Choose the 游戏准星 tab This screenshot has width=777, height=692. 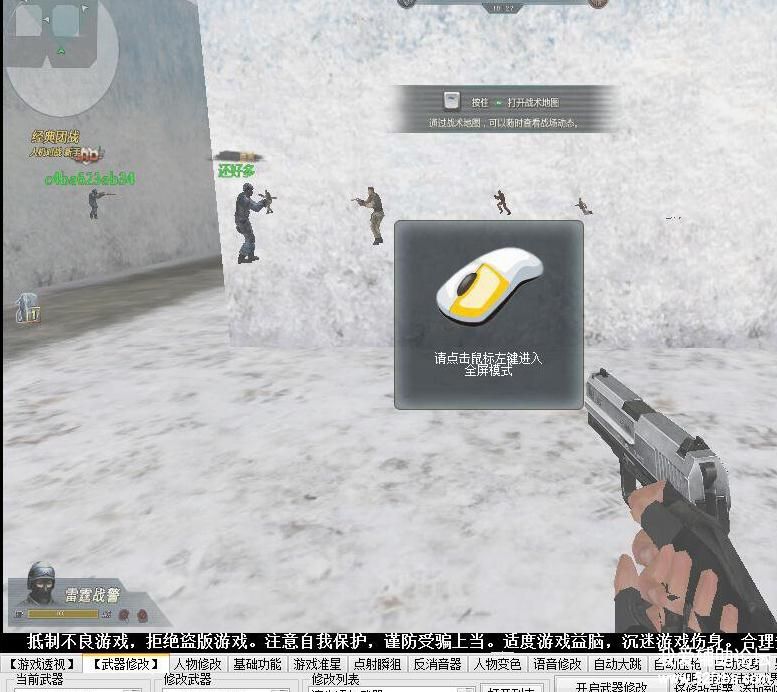click(x=317, y=664)
